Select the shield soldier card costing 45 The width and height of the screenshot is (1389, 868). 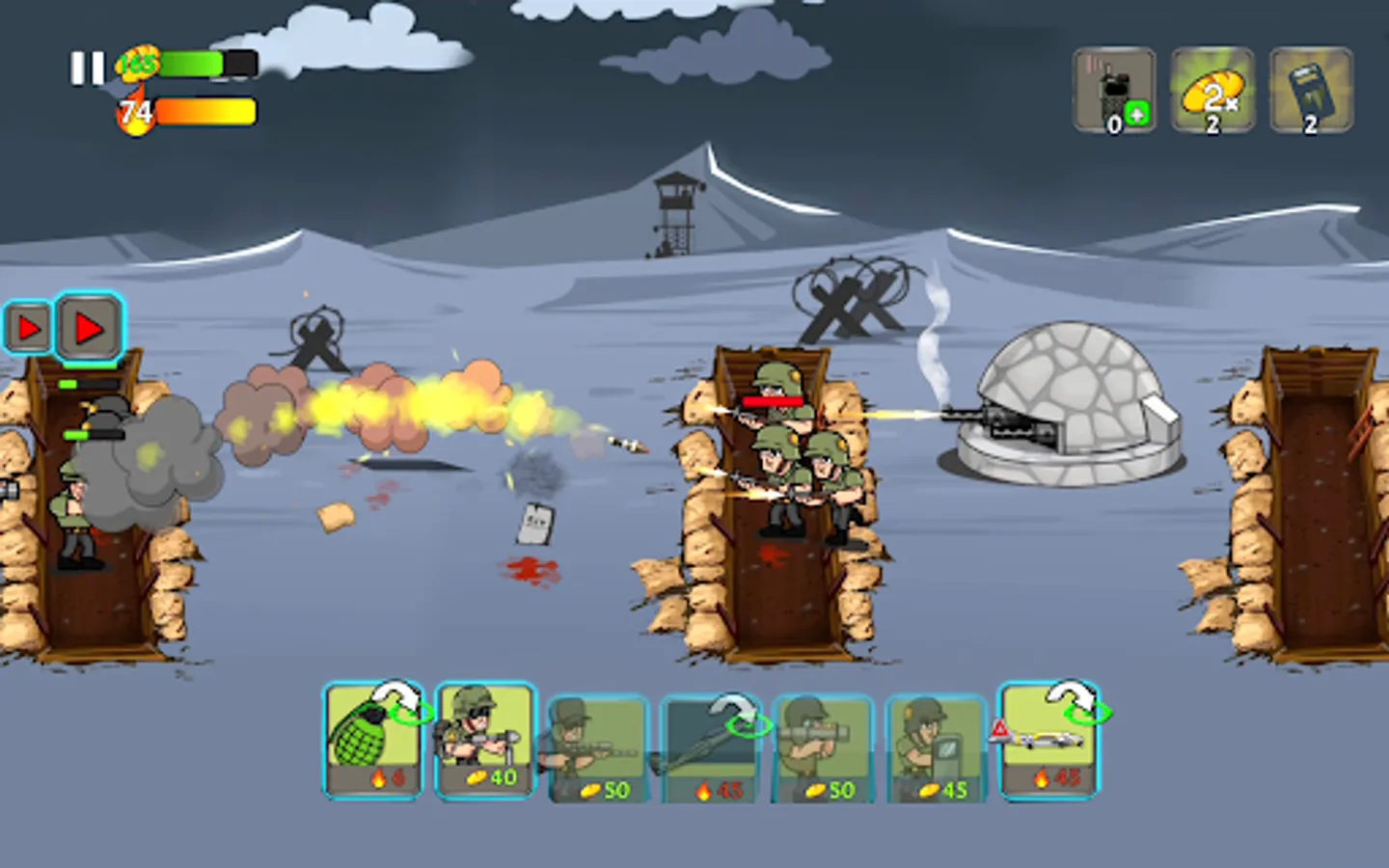point(934,743)
